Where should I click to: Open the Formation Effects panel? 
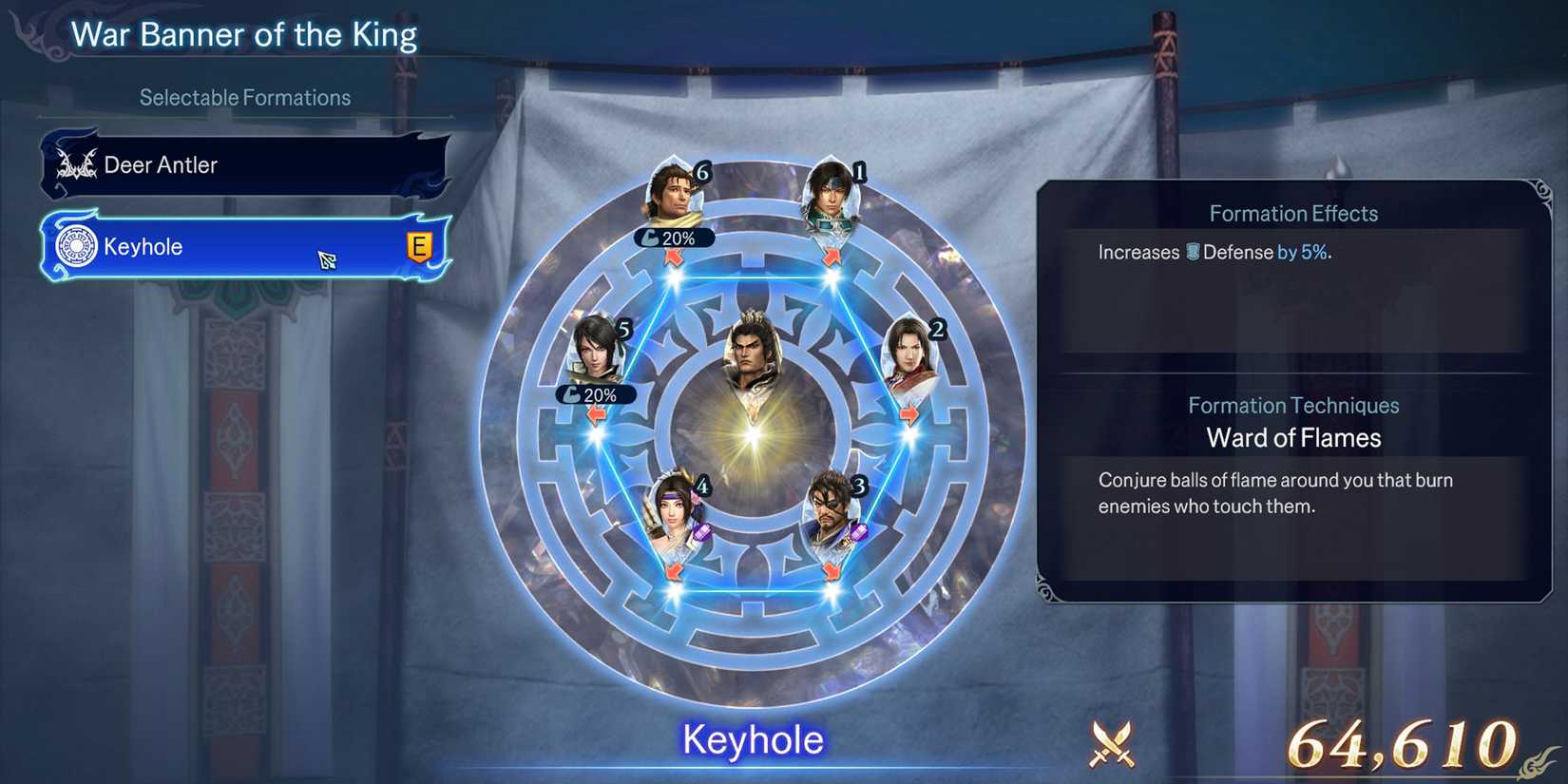click(x=1292, y=213)
